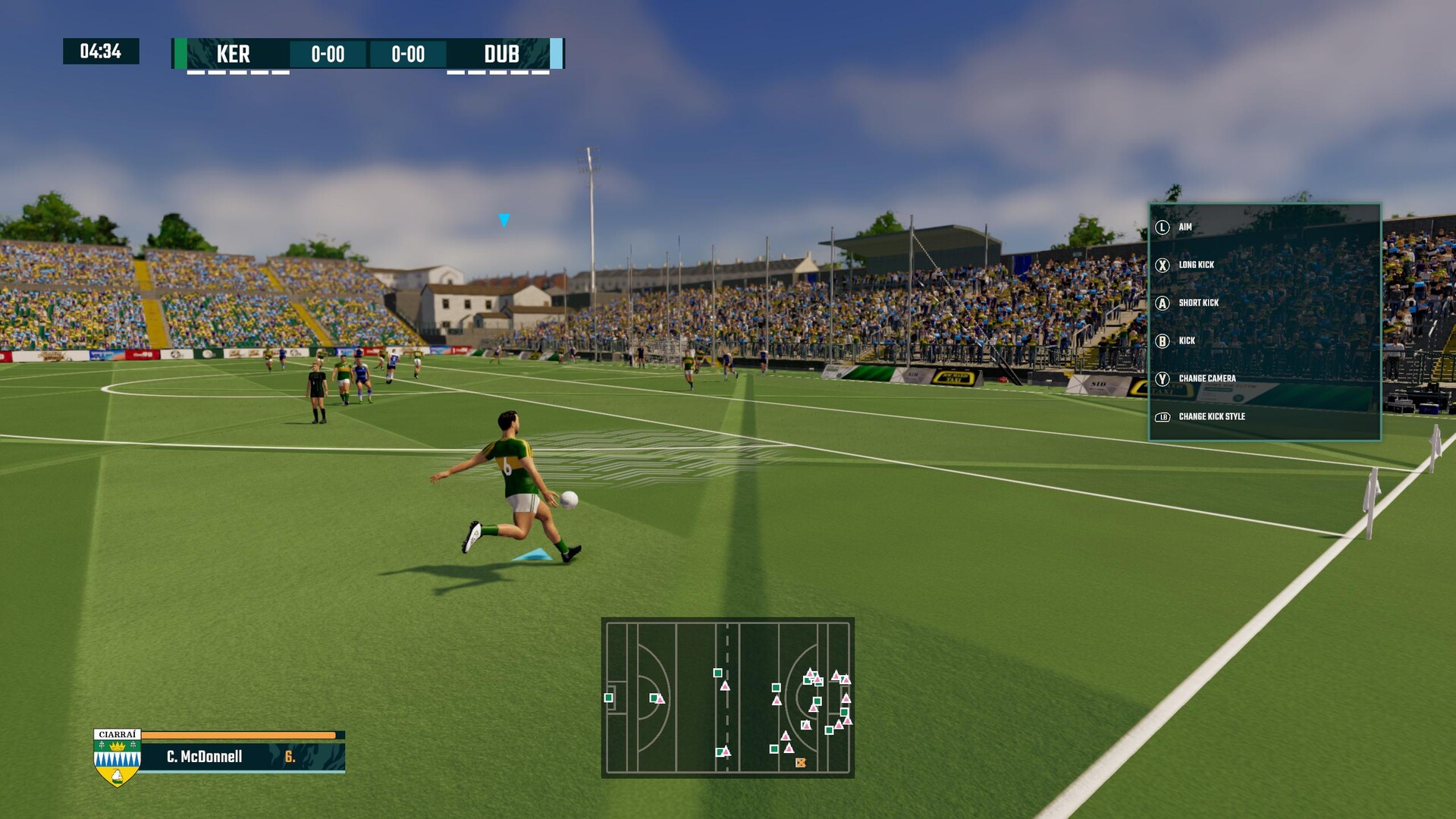
Task: Click the pitch minimap
Action: click(727, 697)
